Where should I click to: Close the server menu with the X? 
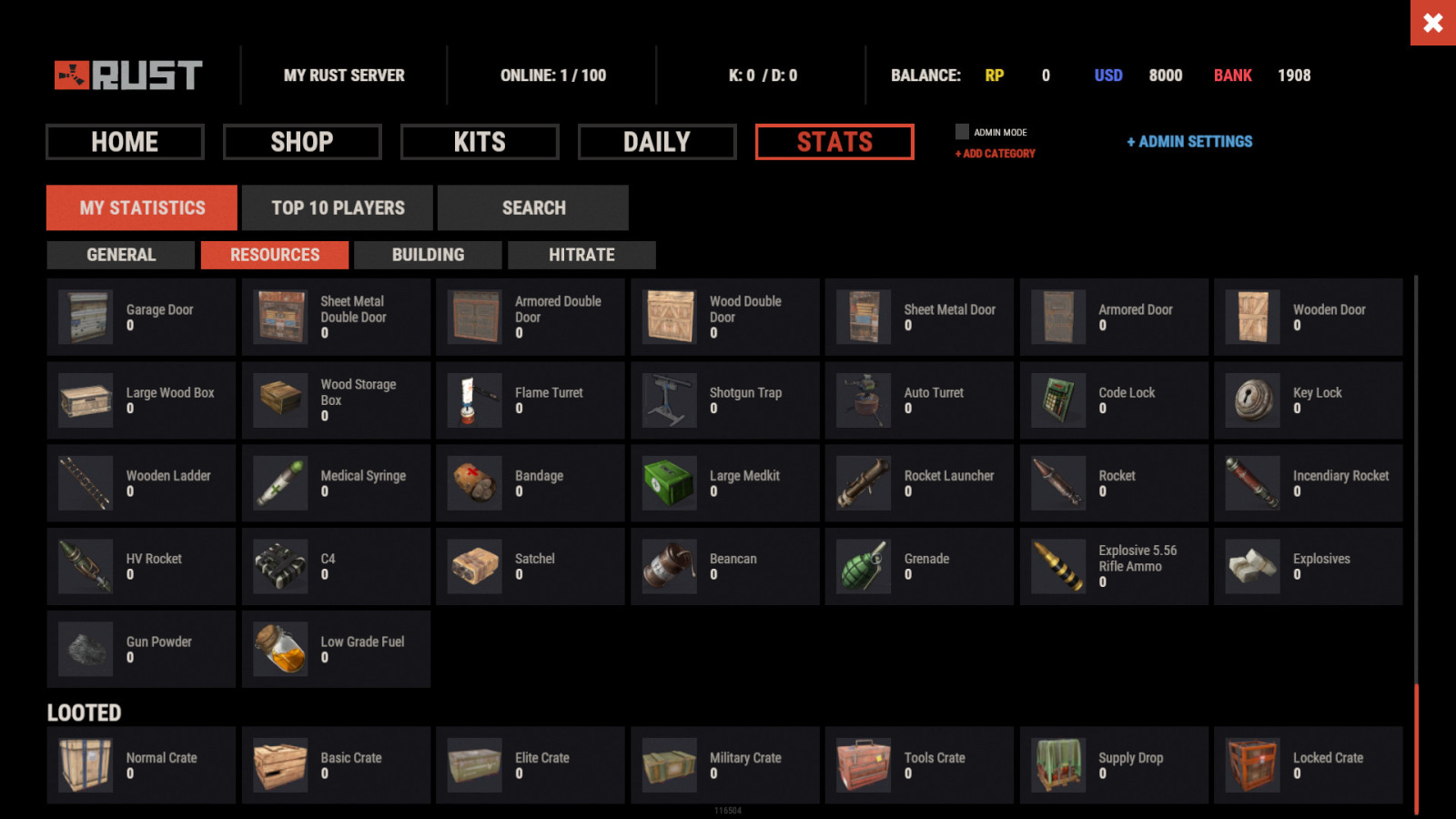click(1432, 23)
